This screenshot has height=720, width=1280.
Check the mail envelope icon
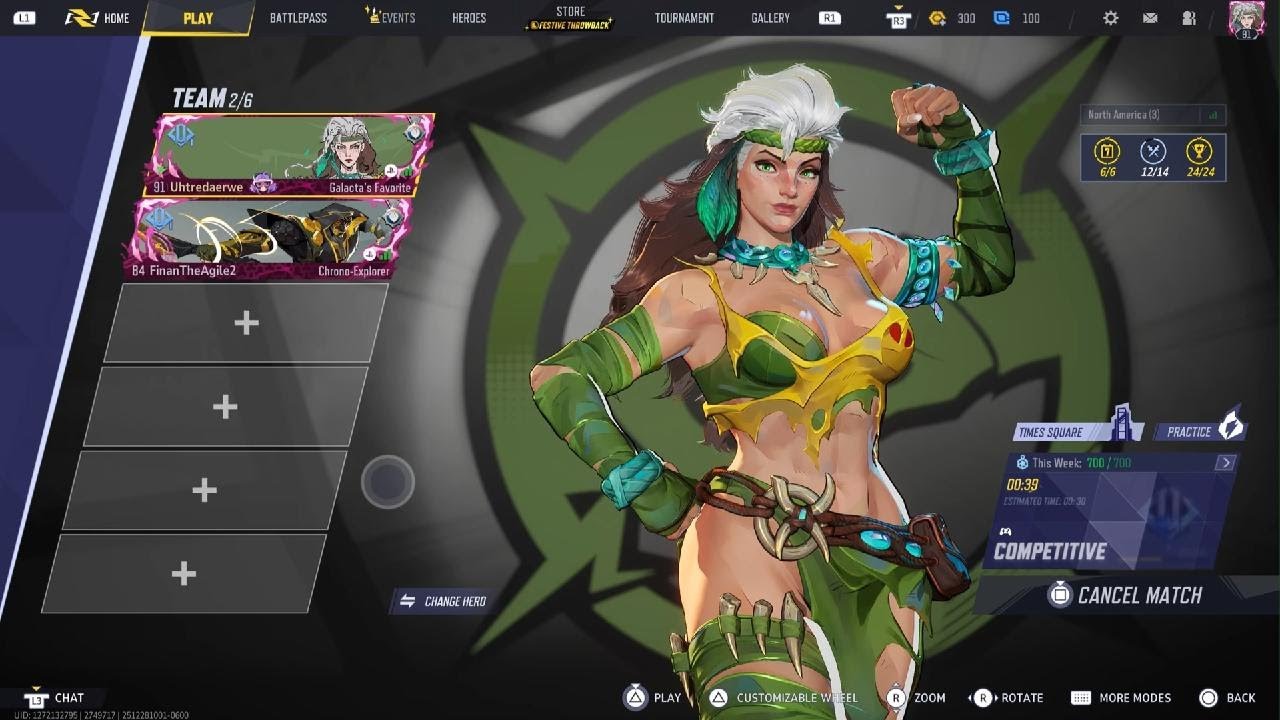(1150, 18)
